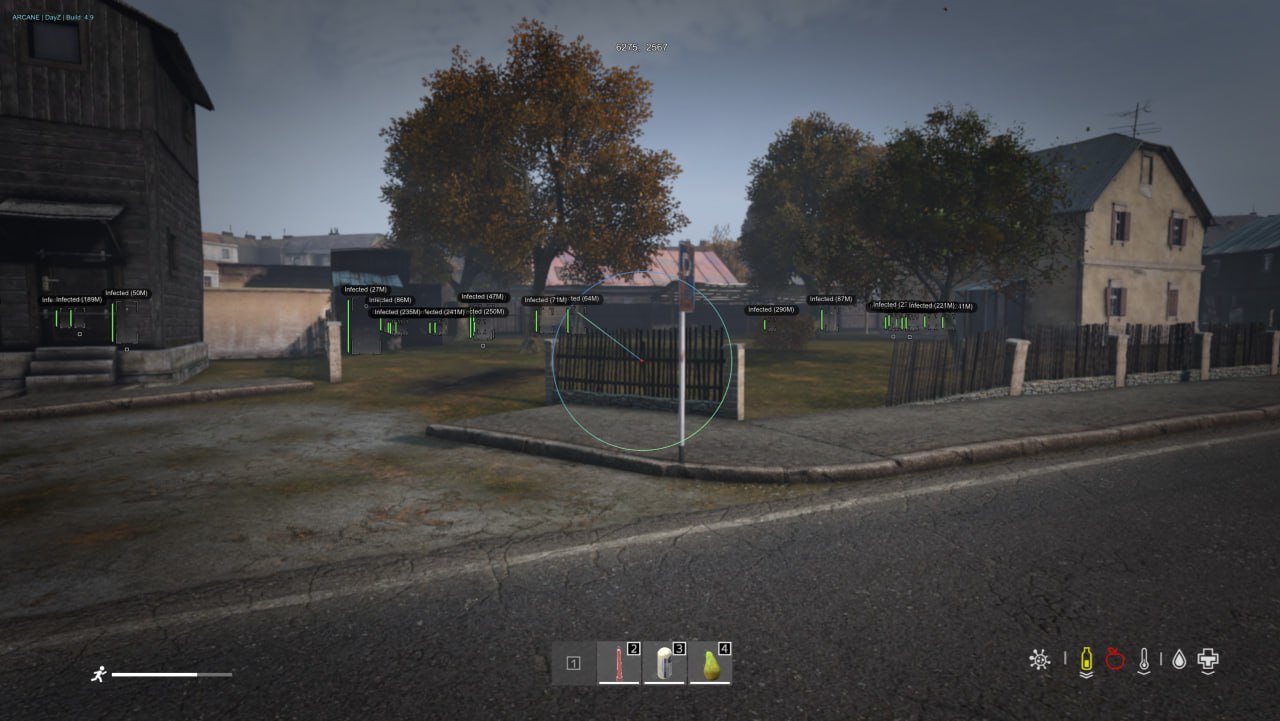This screenshot has height=721, width=1280.
Task: Click the empty hotbar slot 1
Action: coord(573,662)
